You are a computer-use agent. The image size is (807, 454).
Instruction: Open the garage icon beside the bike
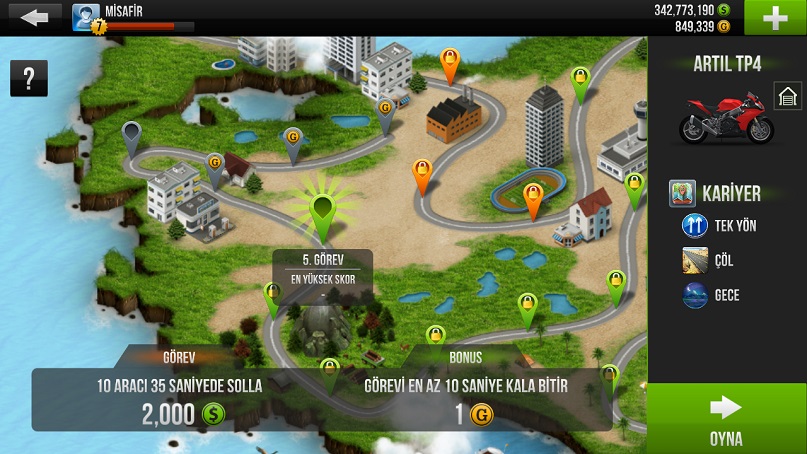point(788,97)
